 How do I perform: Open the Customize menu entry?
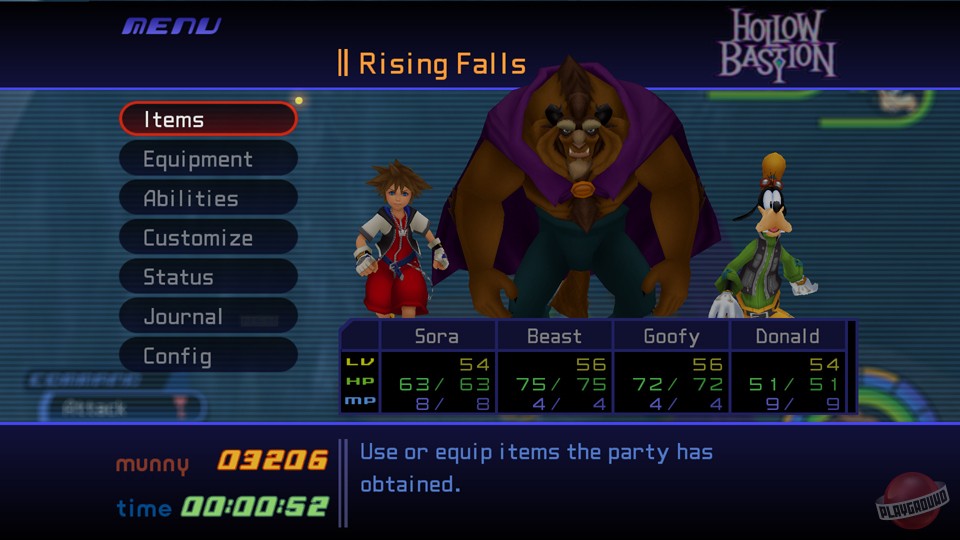pos(208,238)
